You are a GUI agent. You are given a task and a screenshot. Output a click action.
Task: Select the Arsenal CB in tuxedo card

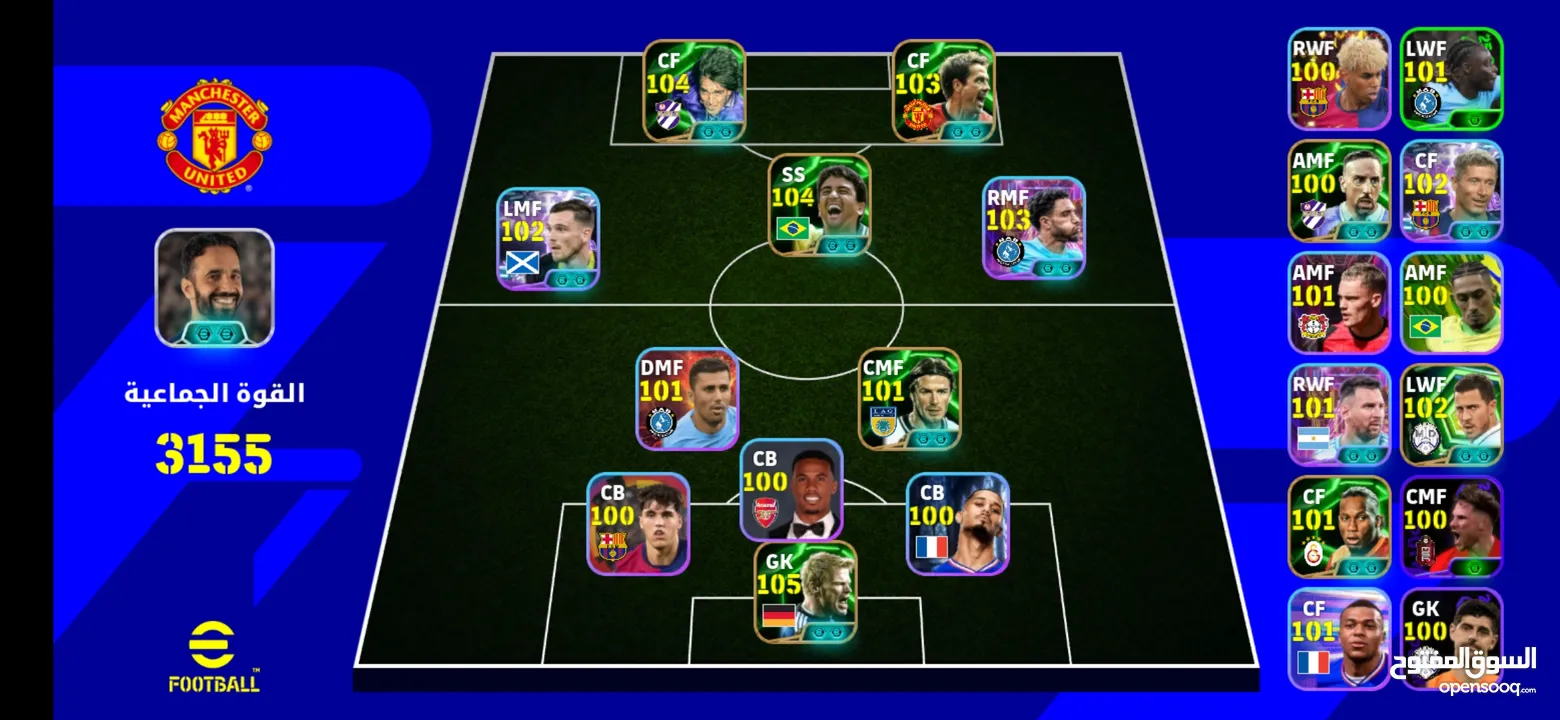791,490
